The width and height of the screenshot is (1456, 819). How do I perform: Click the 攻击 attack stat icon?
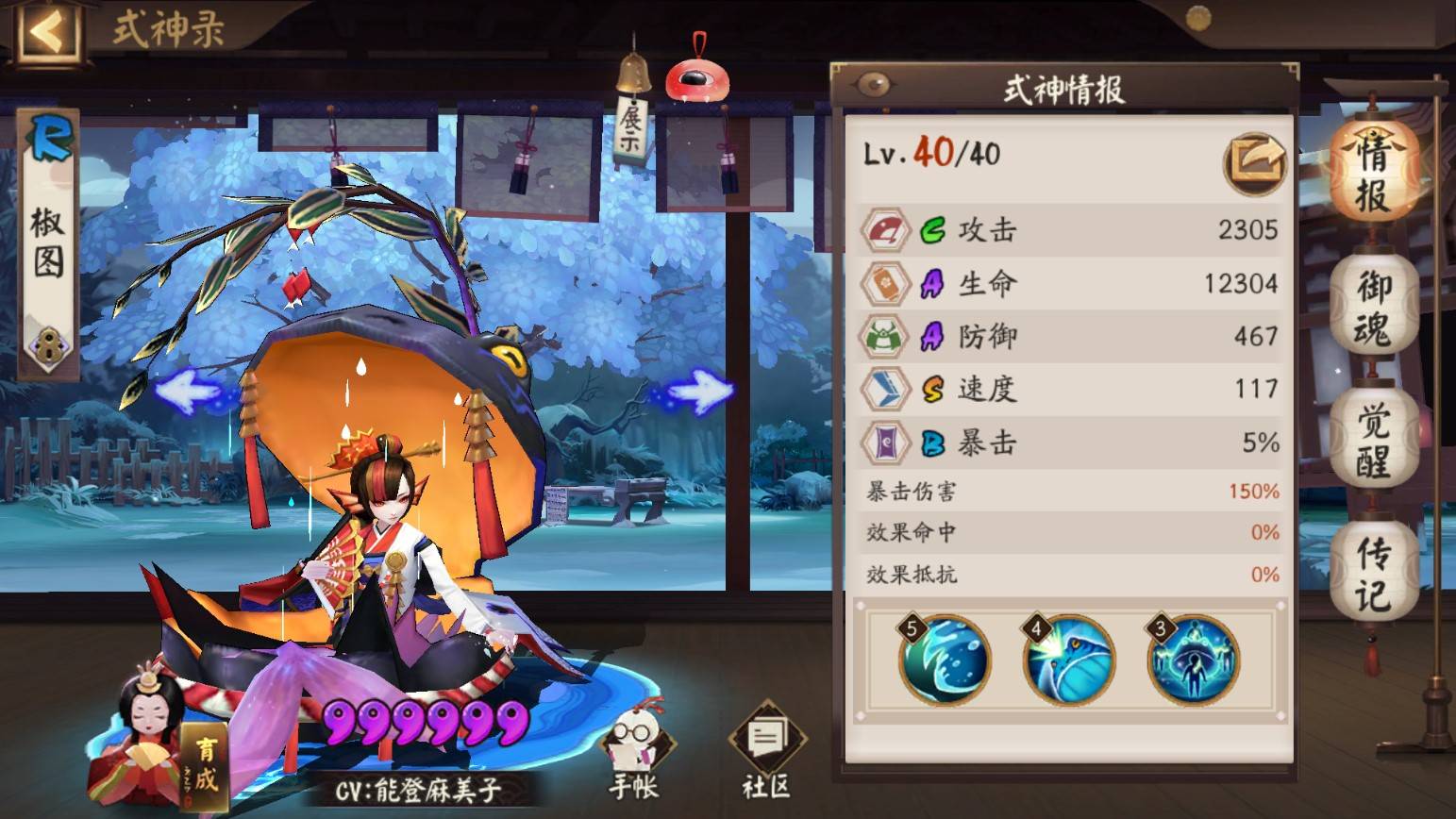(885, 229)
